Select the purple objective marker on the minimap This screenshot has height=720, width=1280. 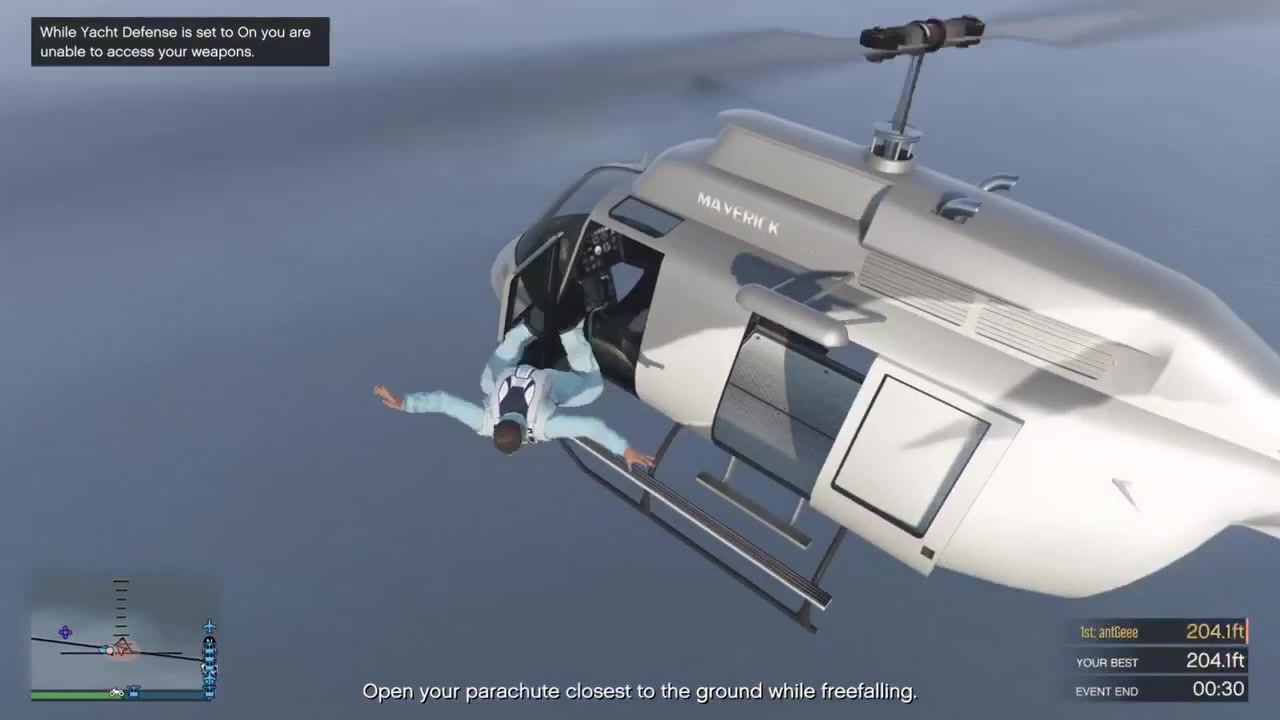click(x=64, y=632)
